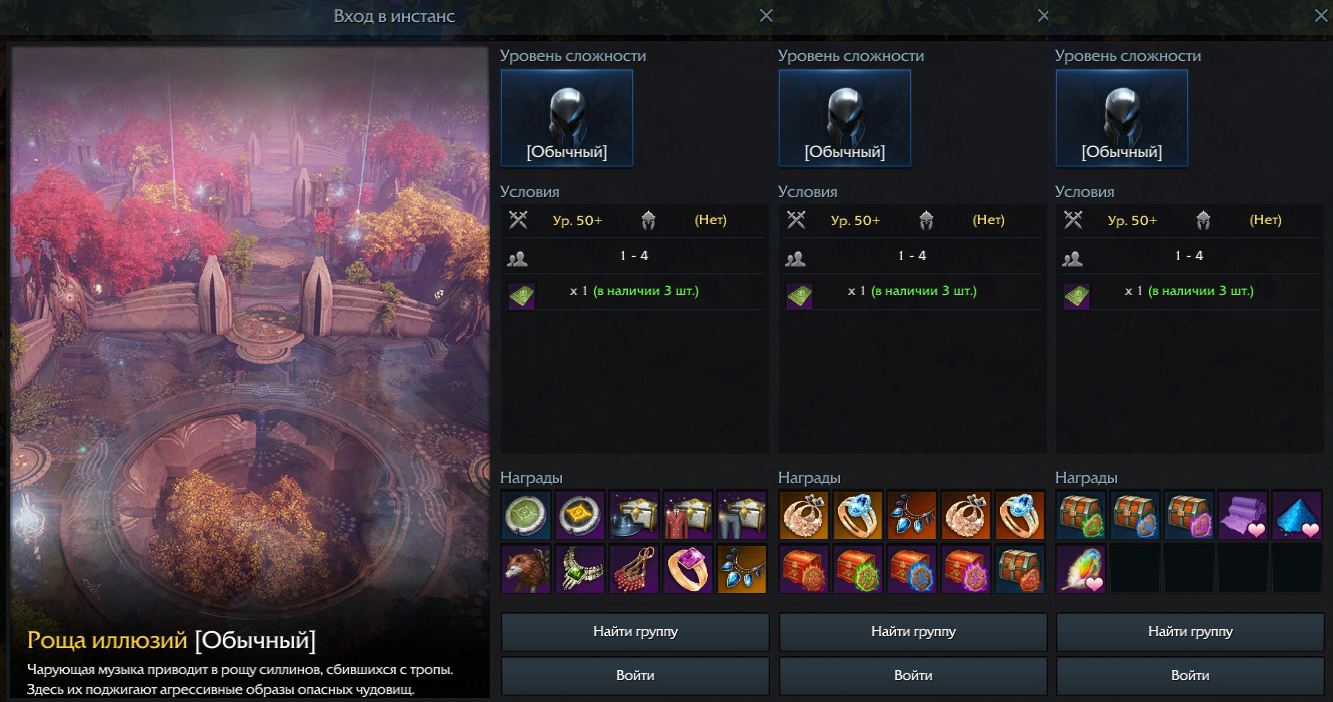1333x702 pixels.
Task: Select the purple cloth roll reward
Action: tap(1243, 515)
